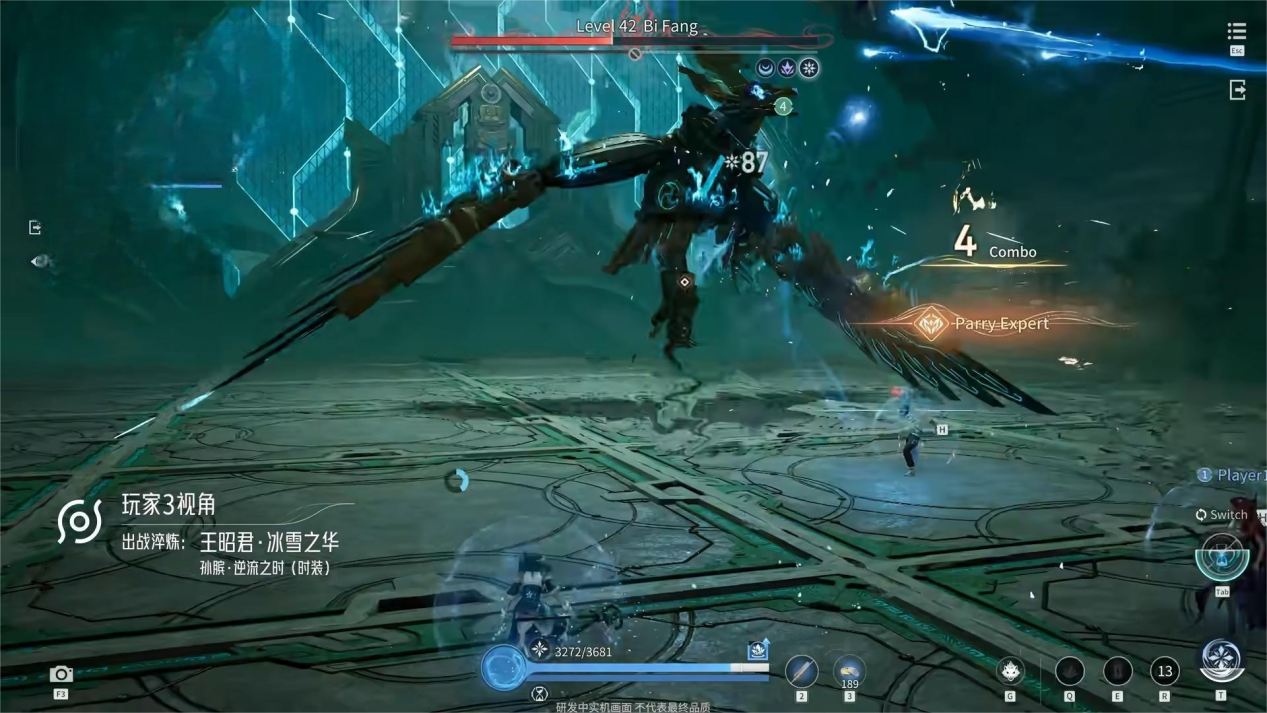The image size is (1267, 713).
Task: Click the hourglass icon under the health bar
Action: click(539, 694)
